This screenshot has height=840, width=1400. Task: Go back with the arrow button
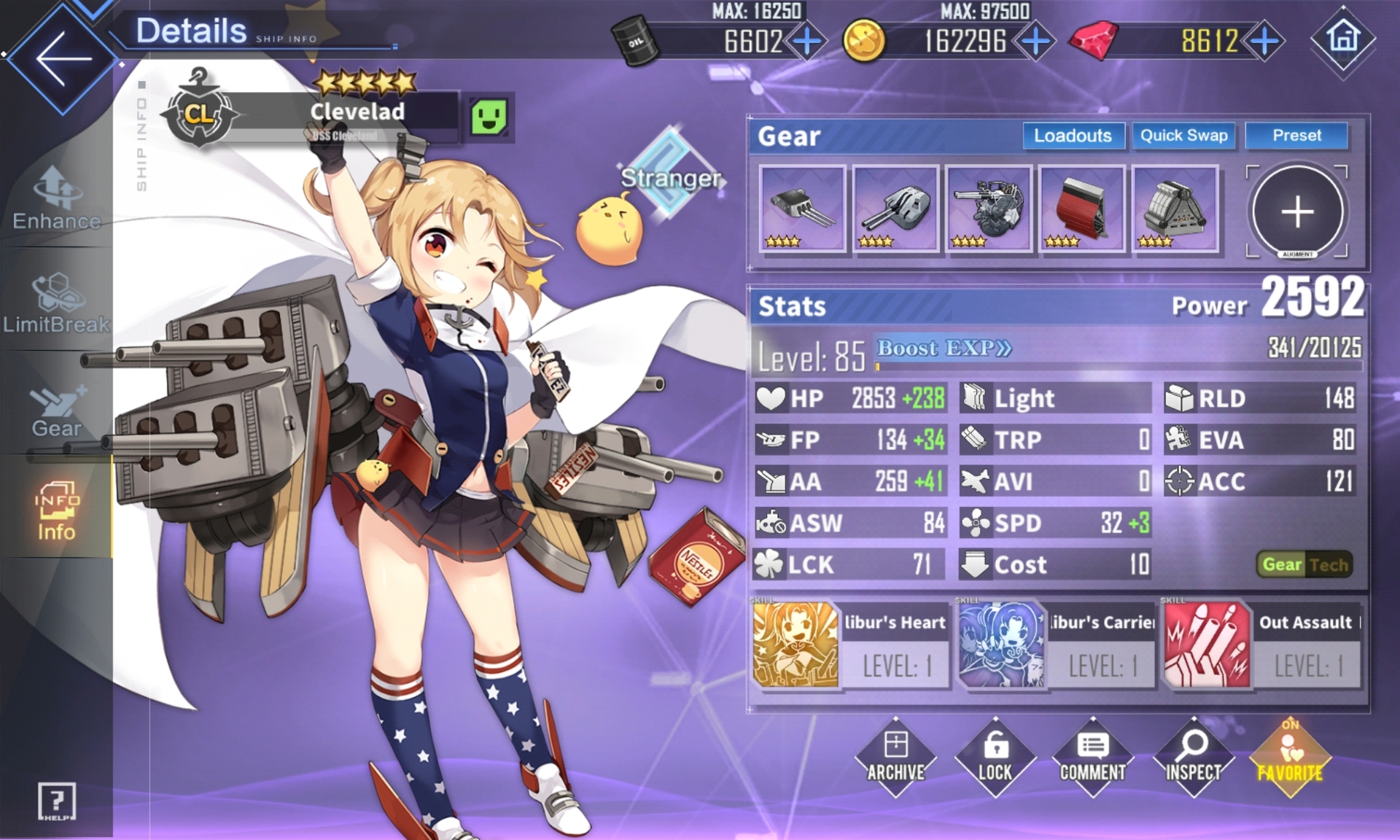point(63,58)
